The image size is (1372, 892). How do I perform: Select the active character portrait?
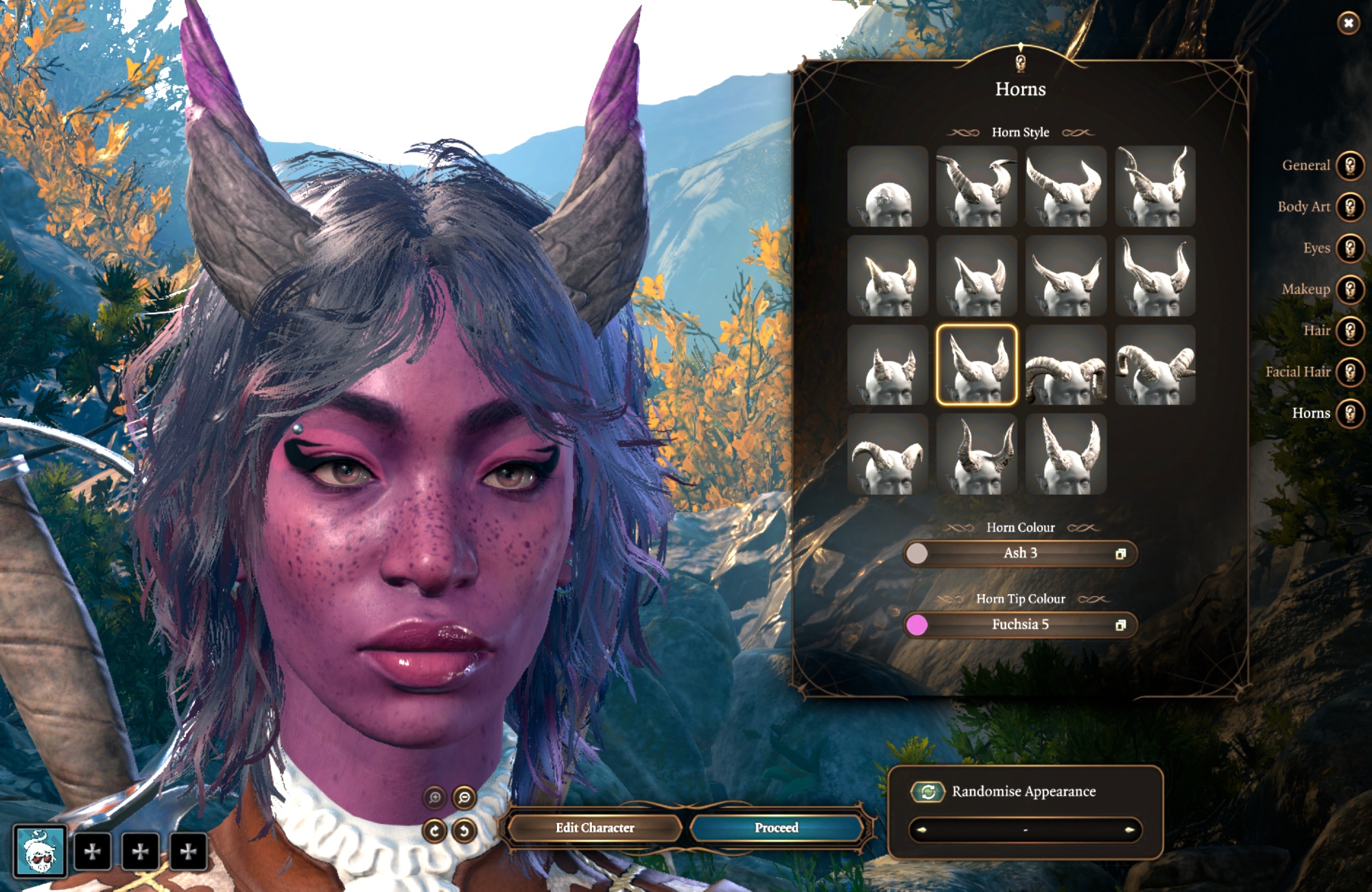(40, 852)
